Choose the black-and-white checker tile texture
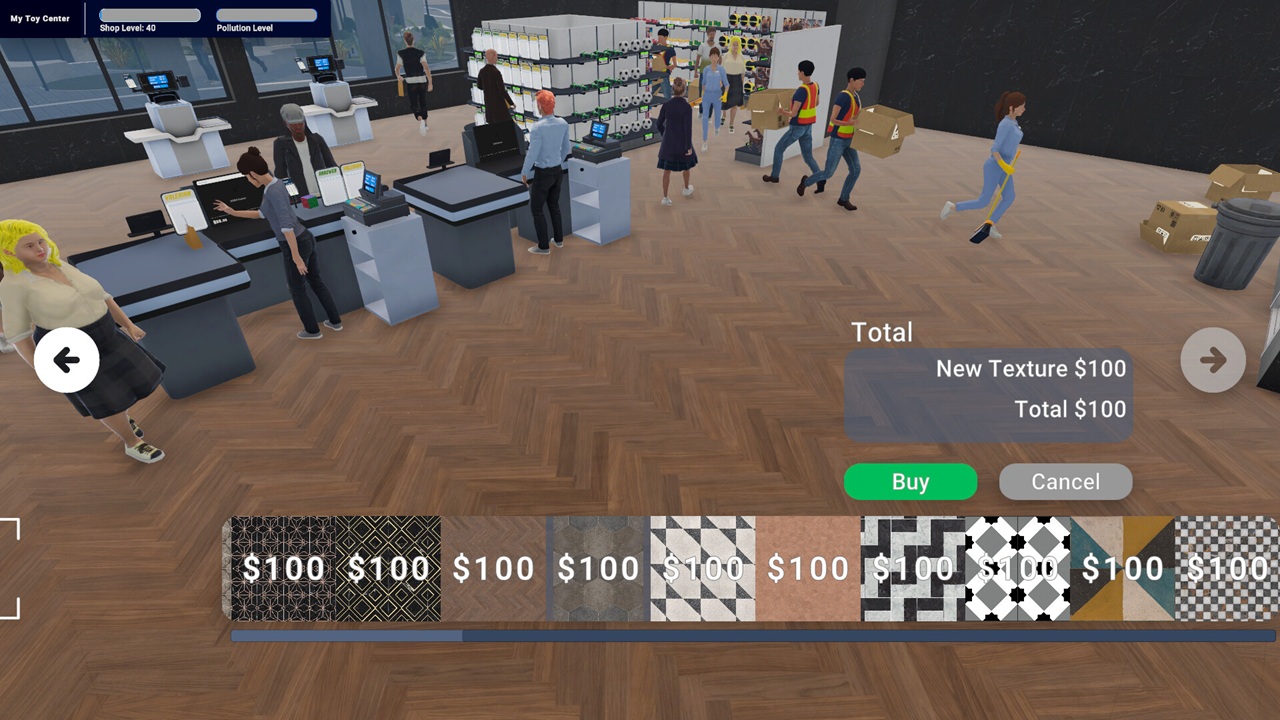 pyautogui.click(x=702, y=568)
